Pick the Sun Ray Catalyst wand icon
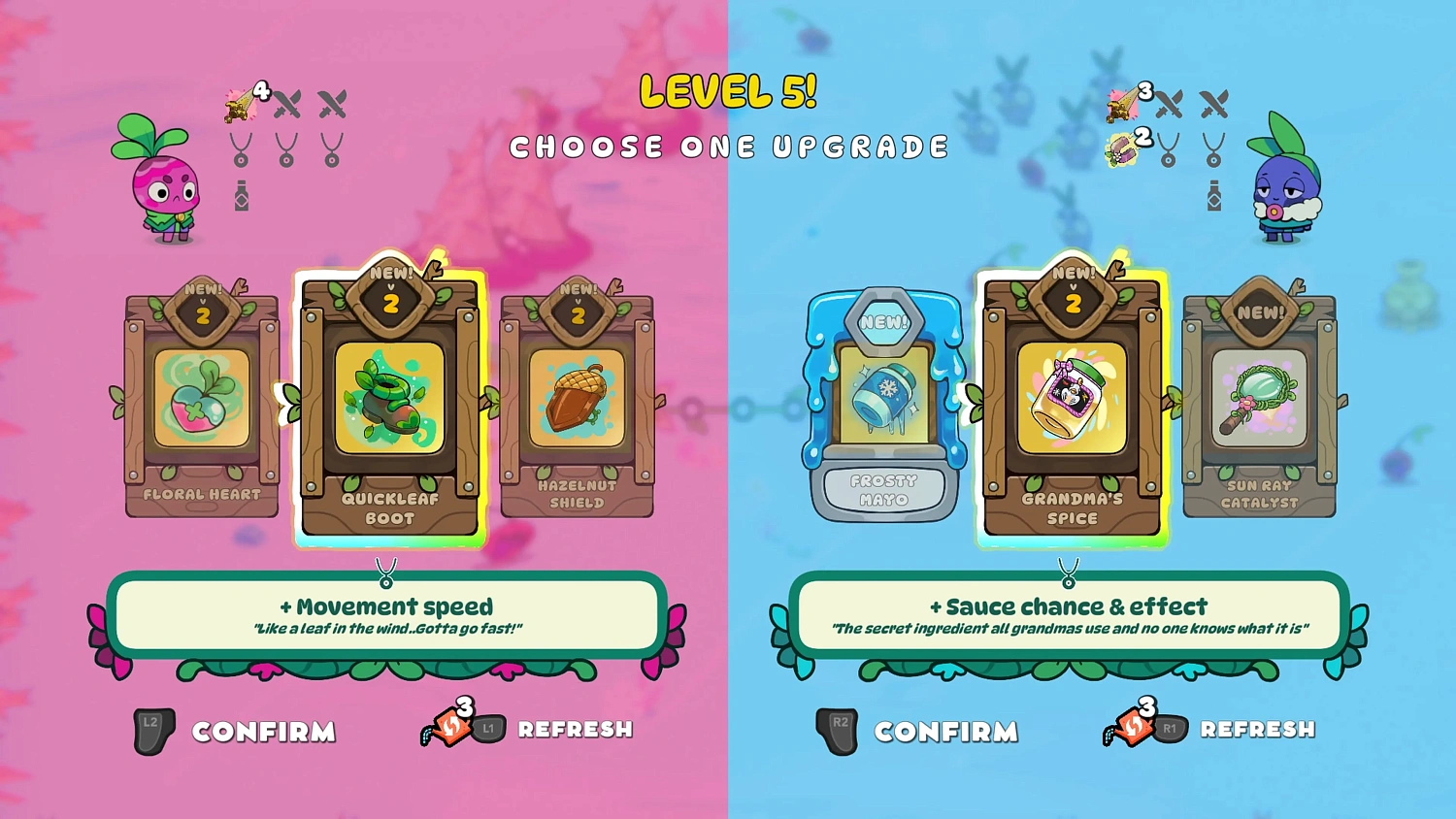The height and width of the screenshot is (819, 1456). coord(1259,400)
